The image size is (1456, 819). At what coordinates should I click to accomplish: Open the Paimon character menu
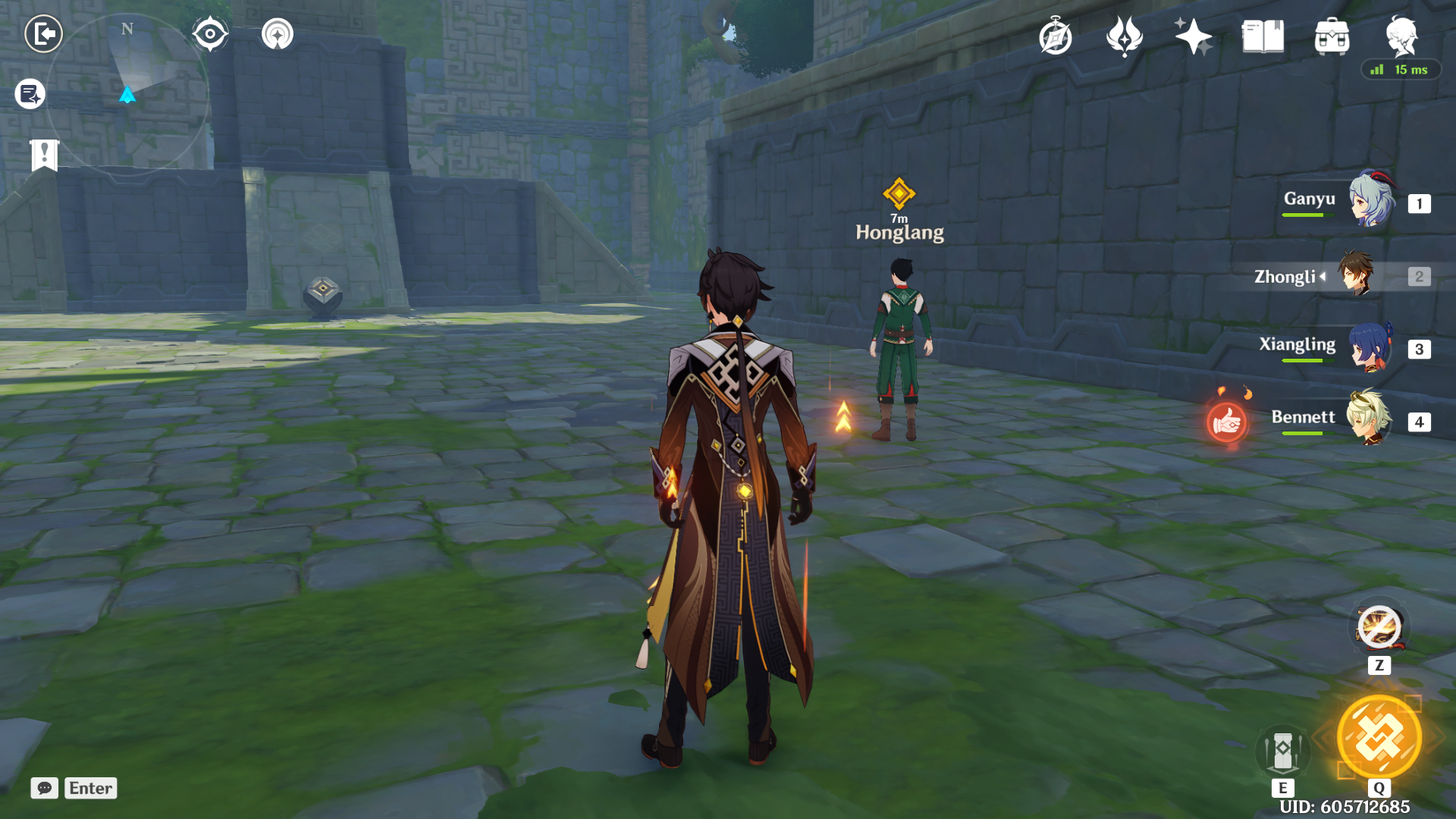click(1401, 35)
